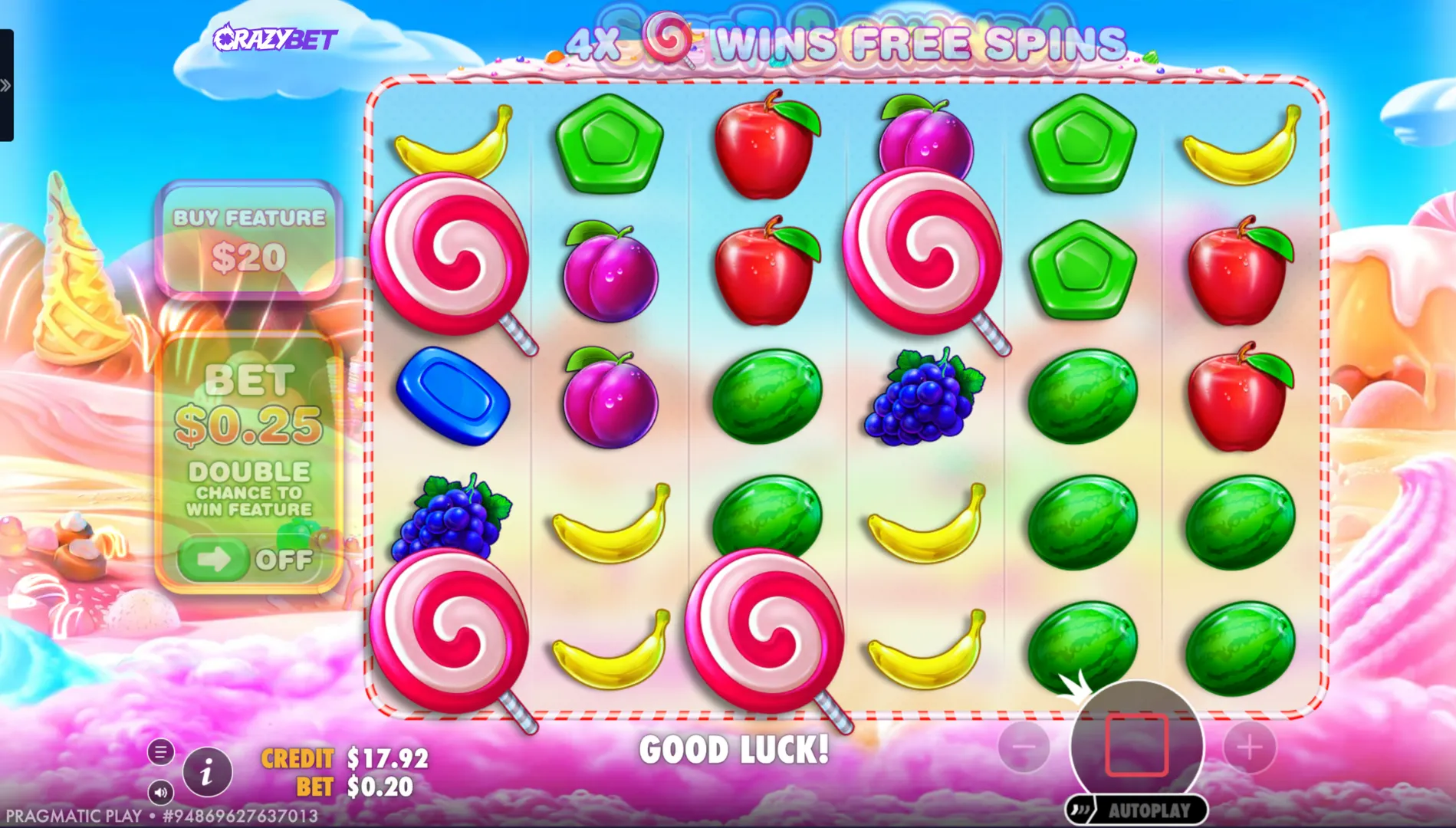Open the game info paytable

point(206,773)
